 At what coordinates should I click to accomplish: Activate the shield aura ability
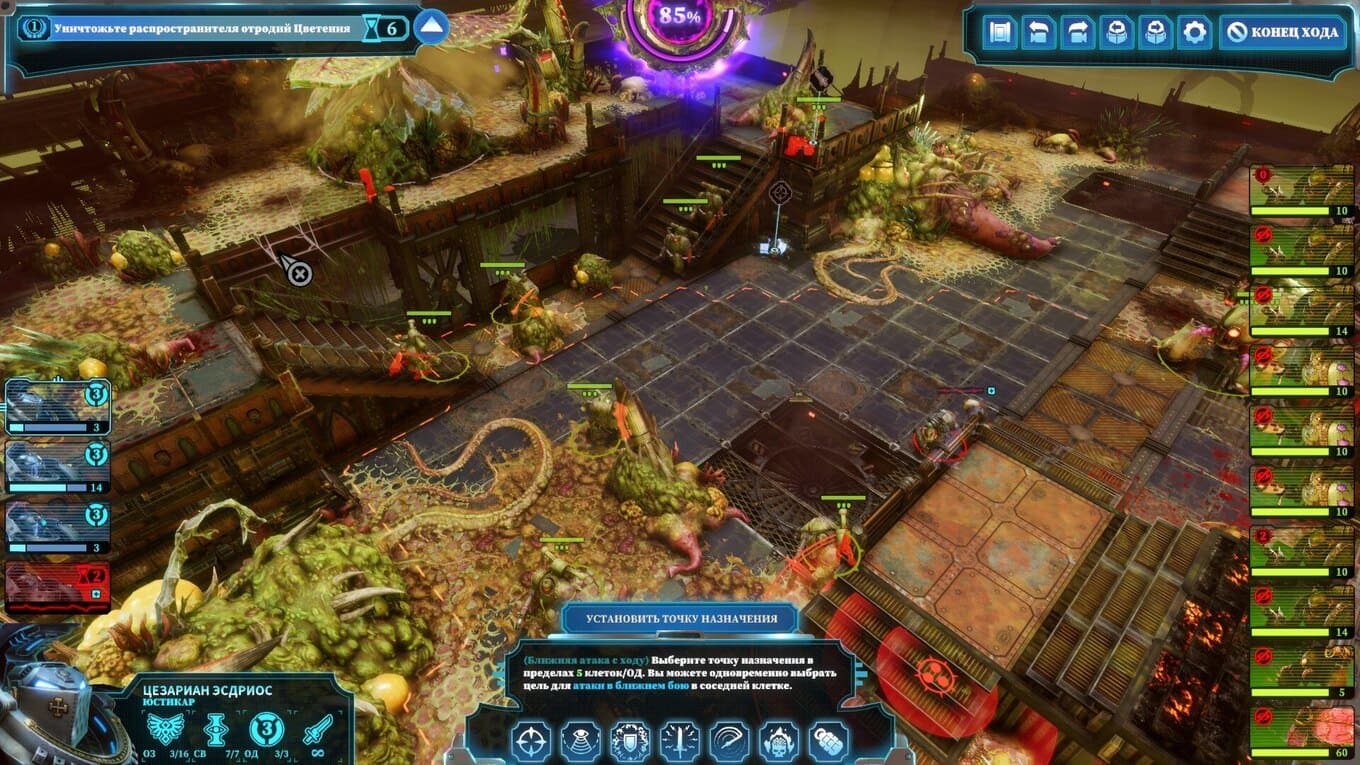[630, 741]
